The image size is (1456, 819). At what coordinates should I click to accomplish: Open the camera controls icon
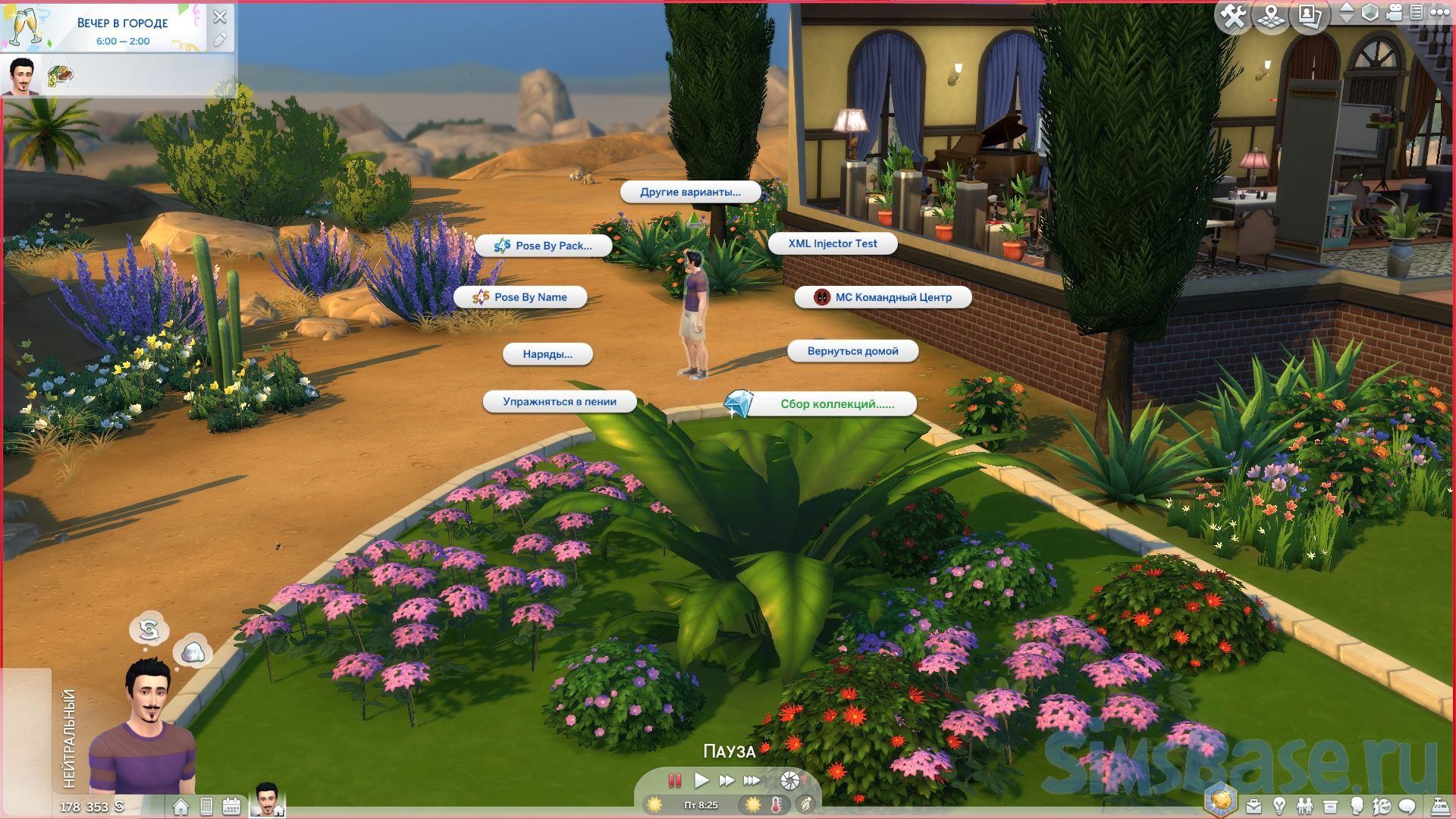click(x=1394, y=13)
